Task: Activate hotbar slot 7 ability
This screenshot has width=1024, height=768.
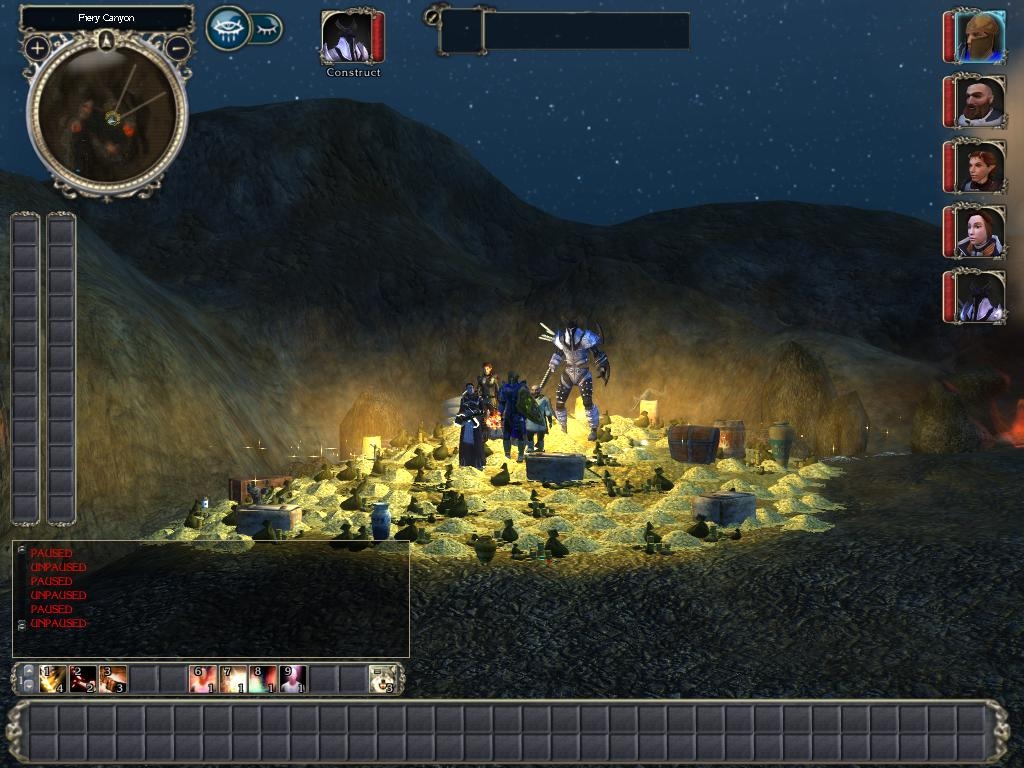Action: [233, 679]
